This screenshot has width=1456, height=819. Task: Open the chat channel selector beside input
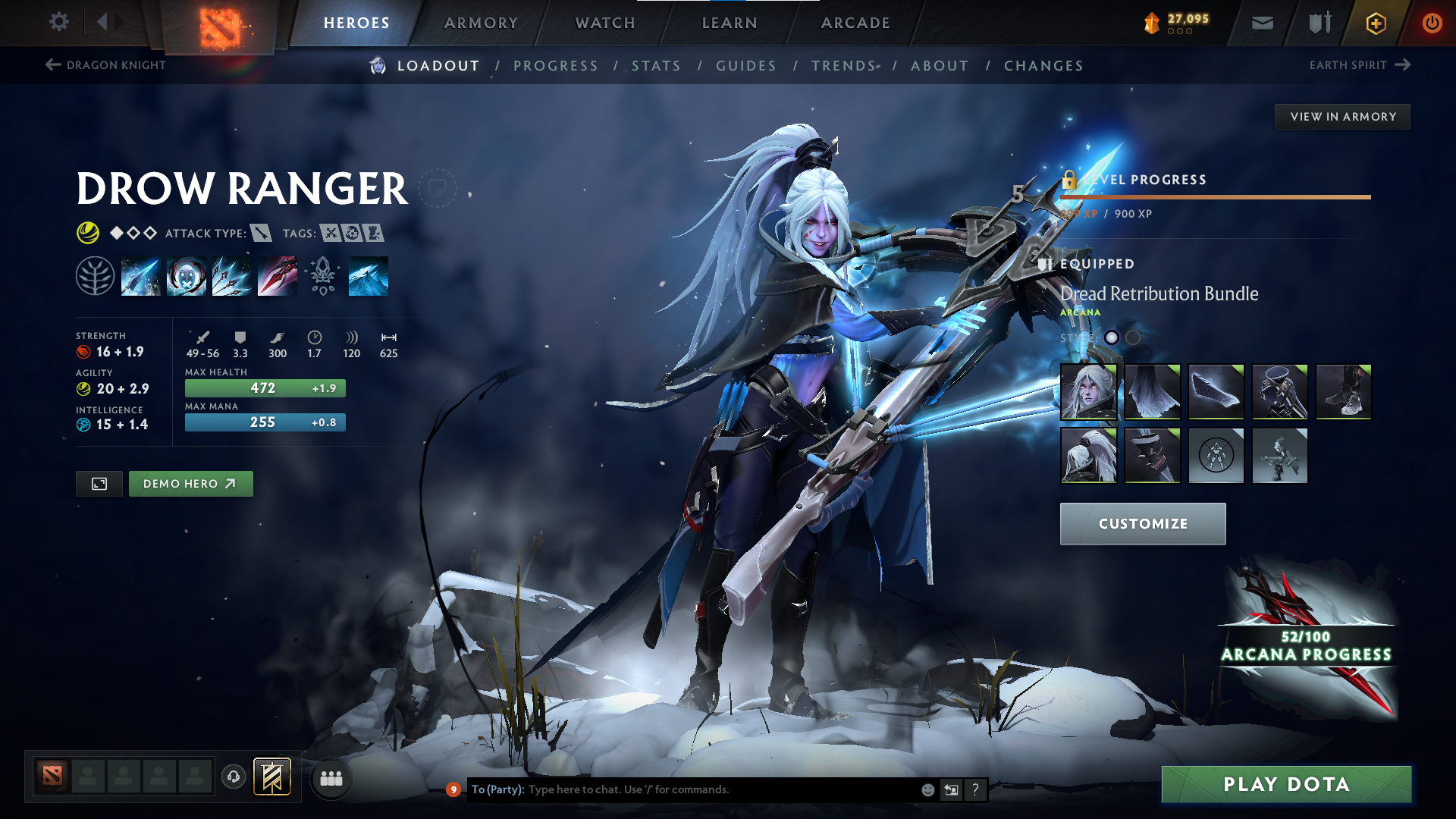[x=952, y=789]
